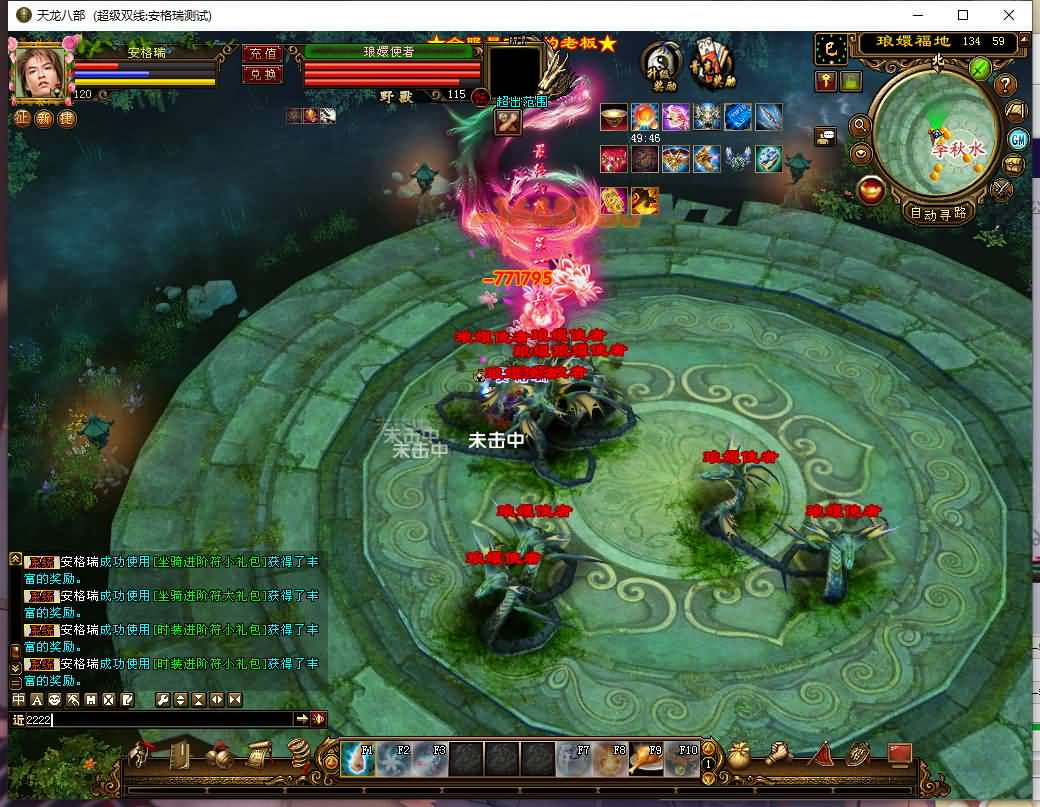1040x807 pixels.
Task: Select the 琅嬛使者 target name frame
Action: point(389,51)
